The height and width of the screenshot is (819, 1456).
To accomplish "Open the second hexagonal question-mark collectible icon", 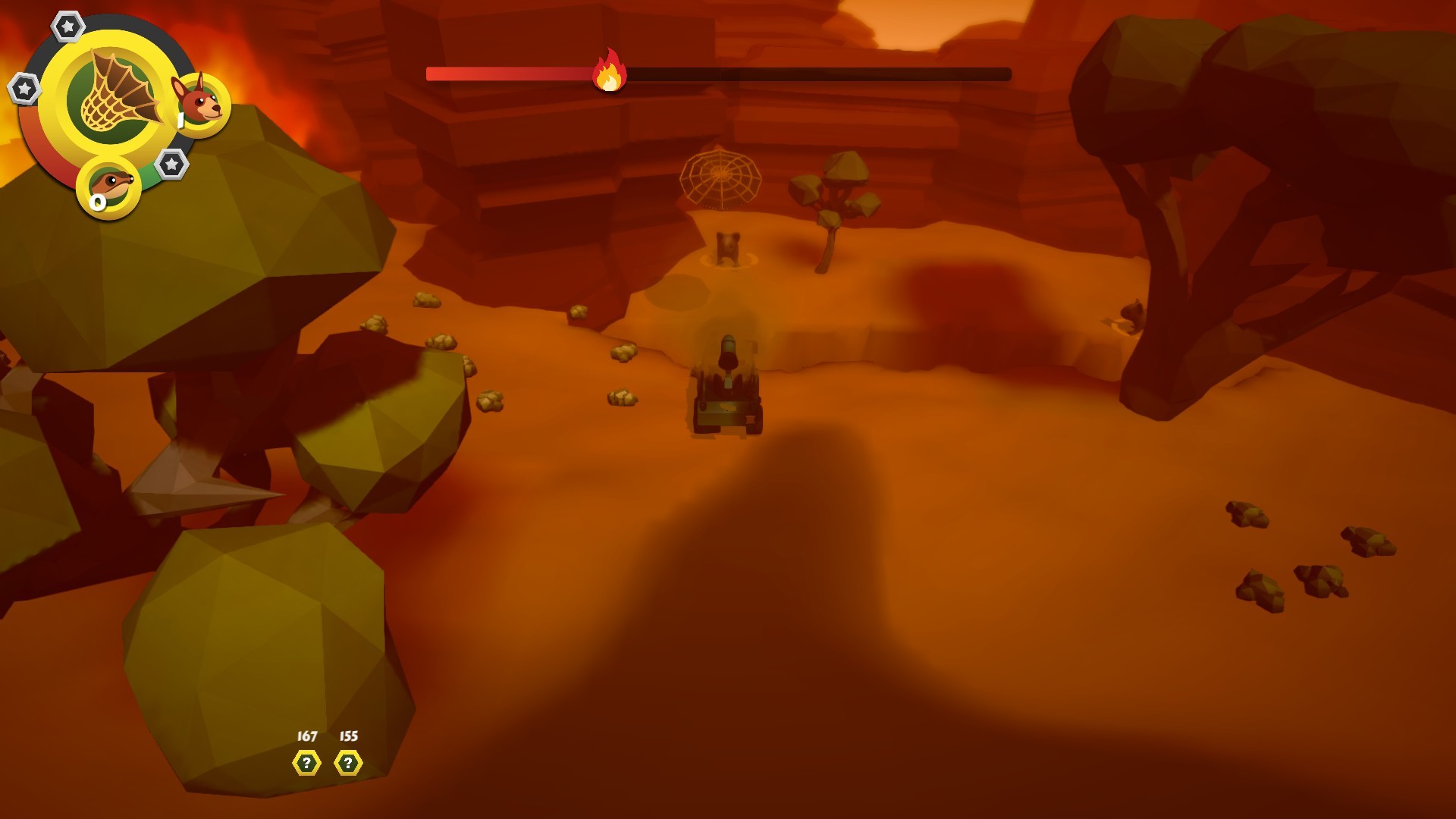I will click(347, 764).
